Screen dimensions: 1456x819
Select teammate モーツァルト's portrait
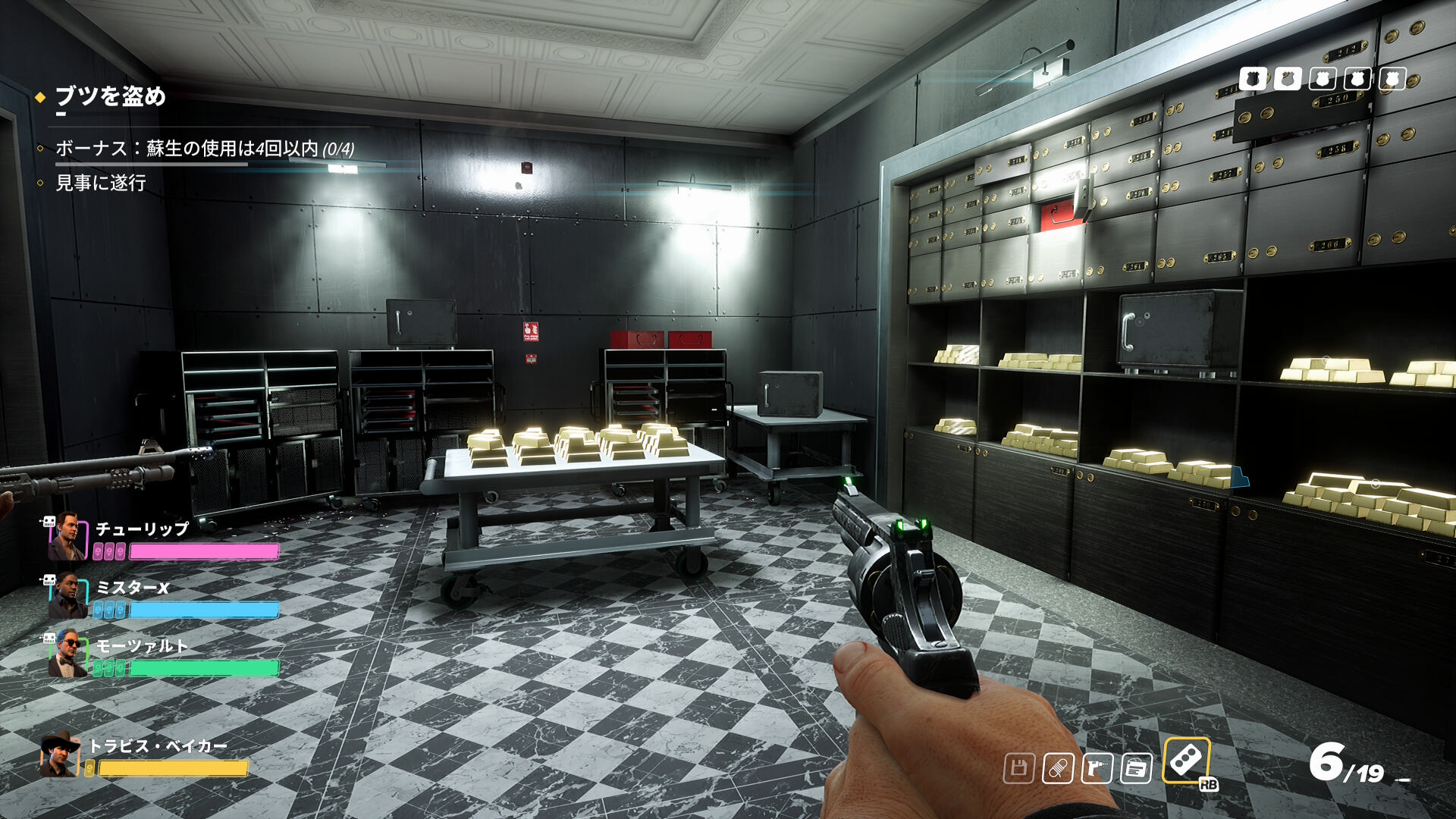(x=67, y=654)
